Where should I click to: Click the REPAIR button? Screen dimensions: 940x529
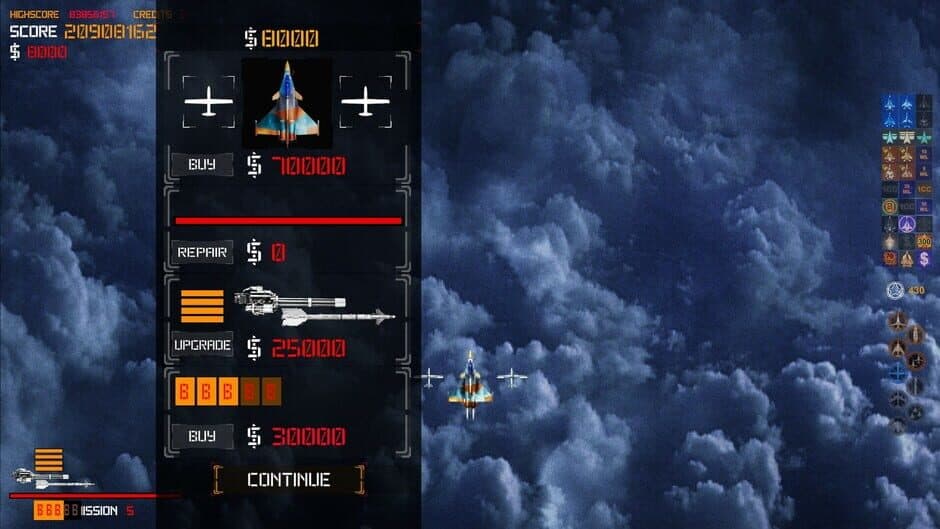click(x=202, y=252)
